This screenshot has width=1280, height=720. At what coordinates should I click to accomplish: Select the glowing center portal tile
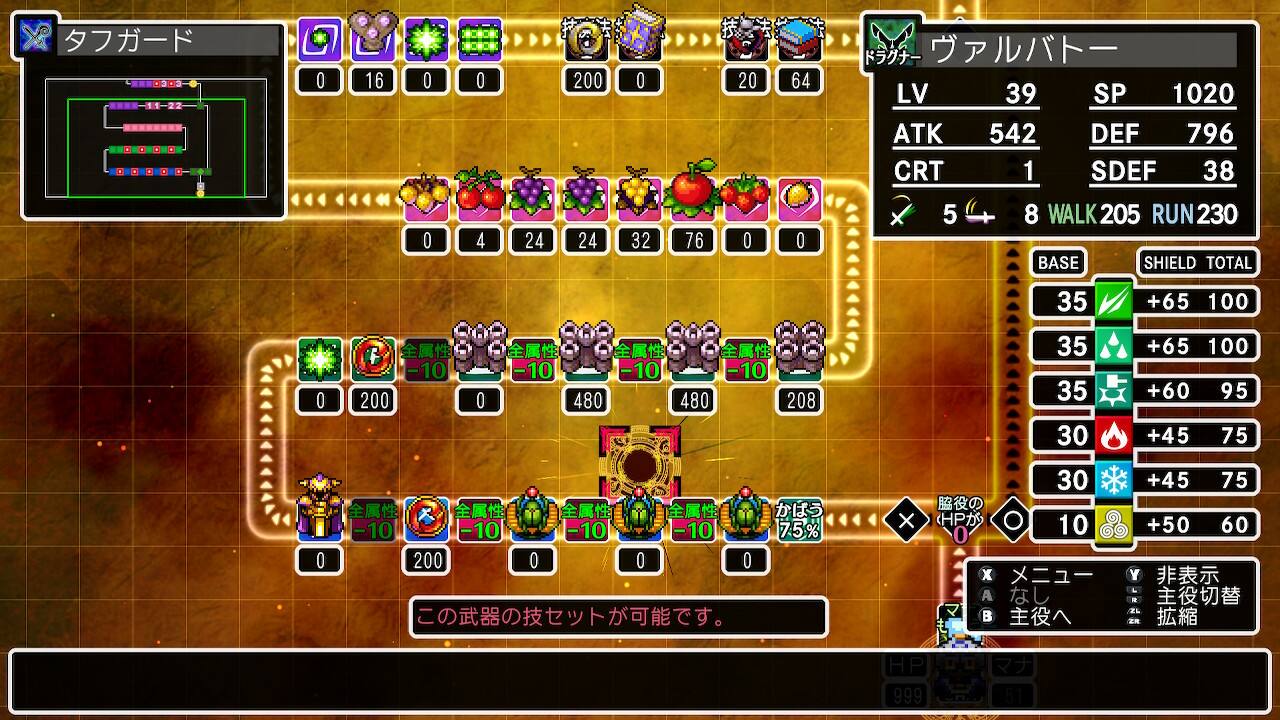pyautogui.click(x=640, y=462)
